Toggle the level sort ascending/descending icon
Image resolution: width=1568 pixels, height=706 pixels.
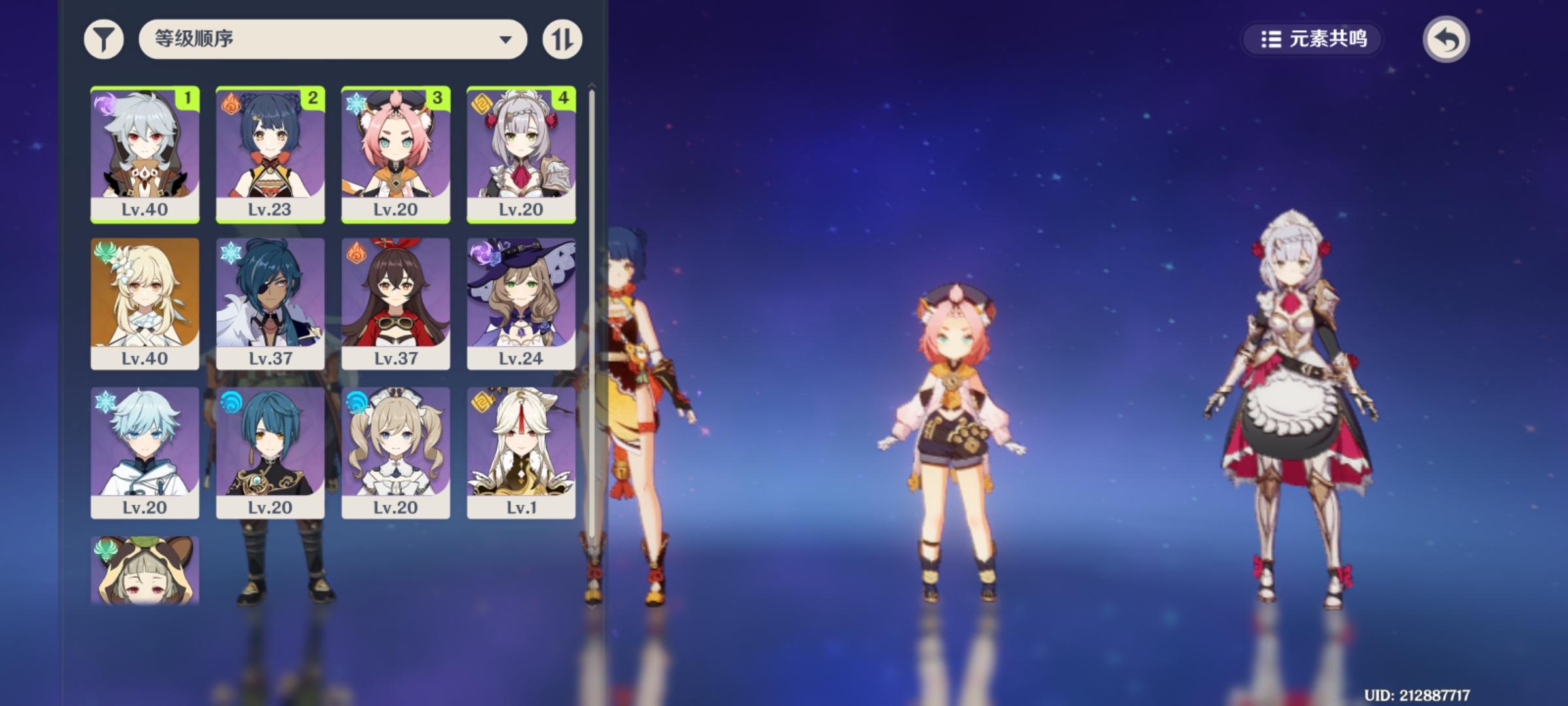pyautogui.click(x=561, y=39)
